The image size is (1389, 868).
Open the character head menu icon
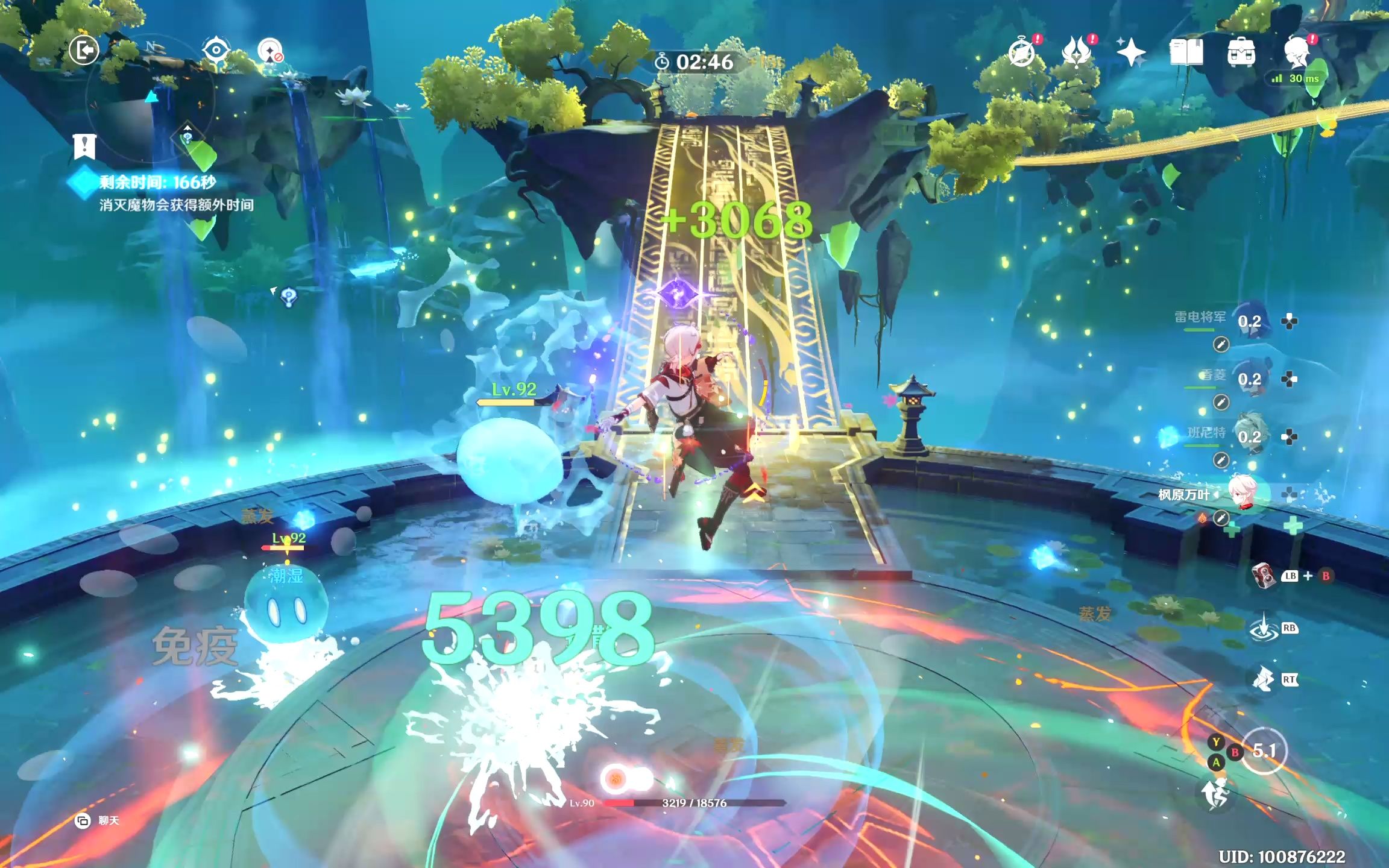[x=1297, y=53]
